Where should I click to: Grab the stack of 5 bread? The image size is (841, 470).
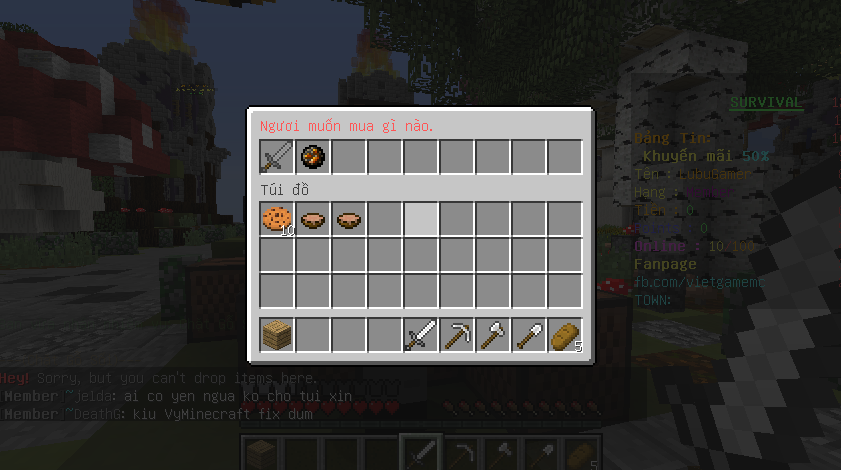coord(565,335)
